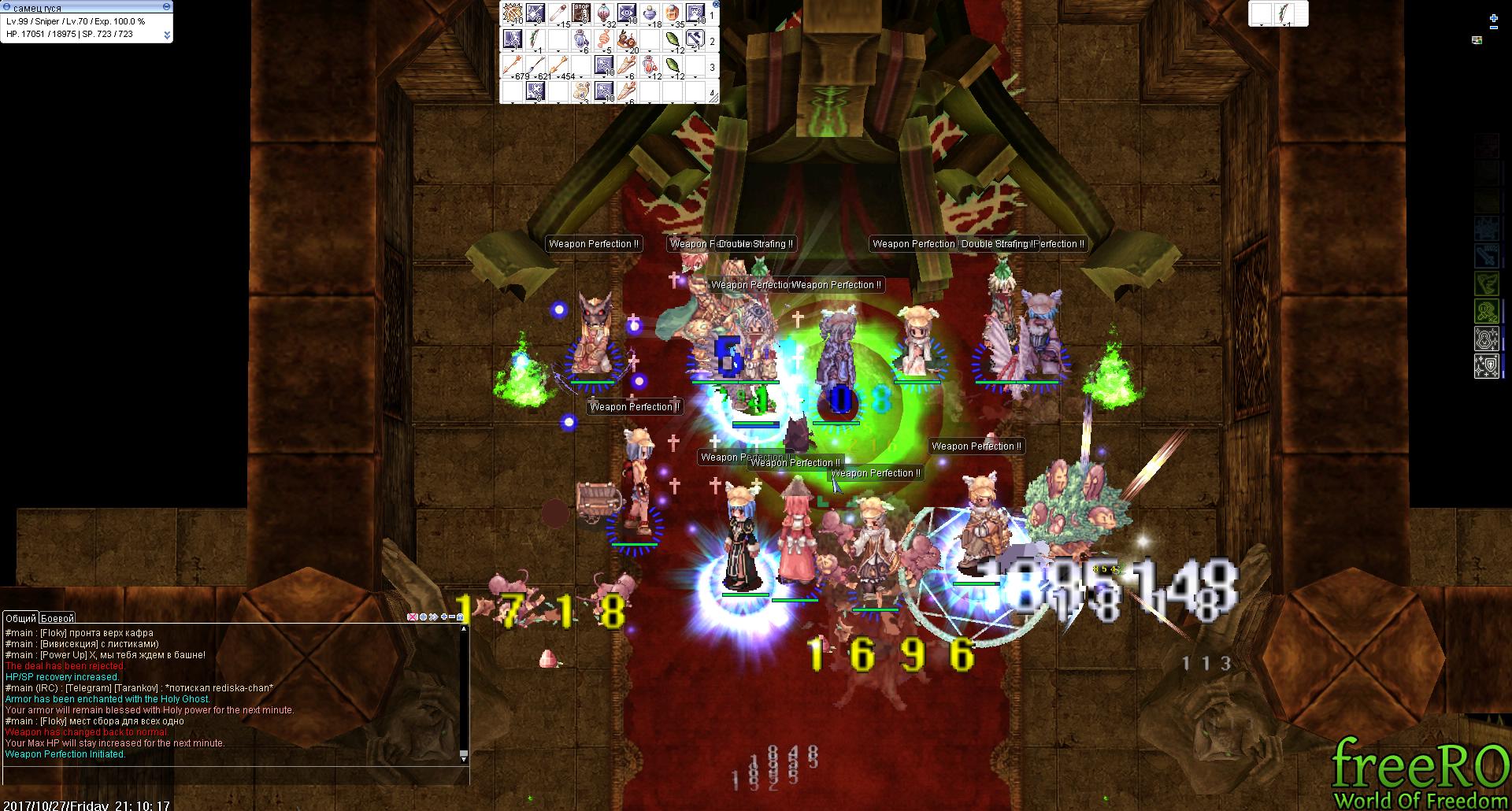
Task: Activate the eye skill in the hotbar
Action: tap(628, 13)
